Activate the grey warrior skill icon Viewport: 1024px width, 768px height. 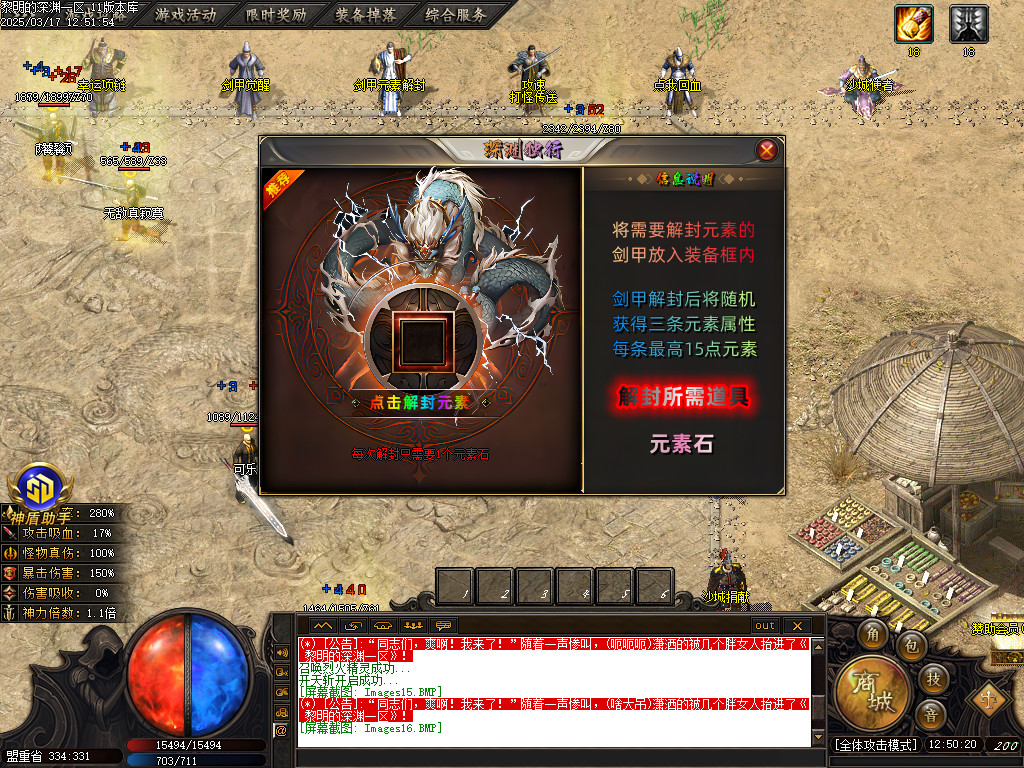pos(968,24)
